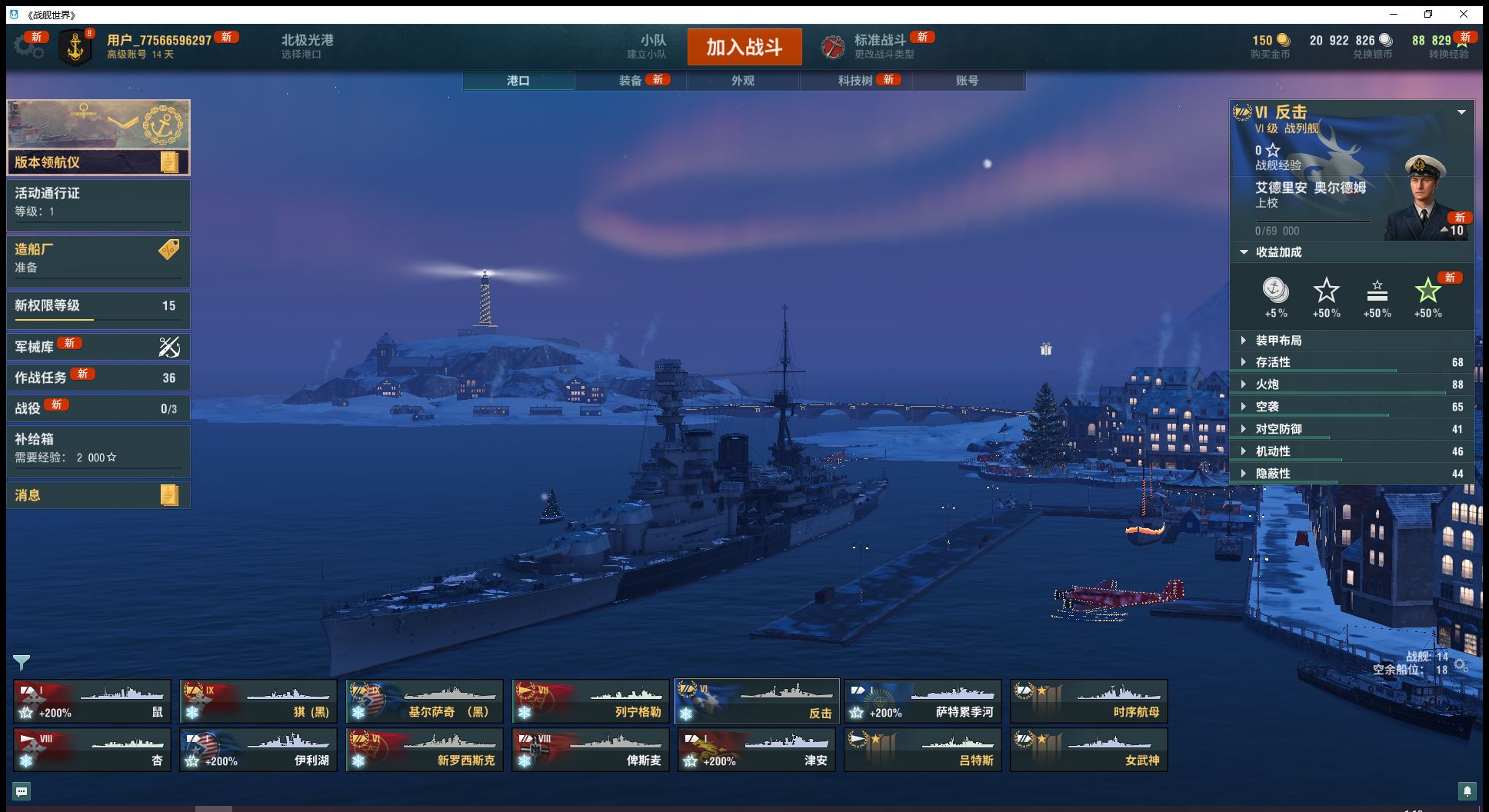The image size is (1489, 812).
Task: Open the 活动通行证 event pass
Action: (x=98, y=202)
